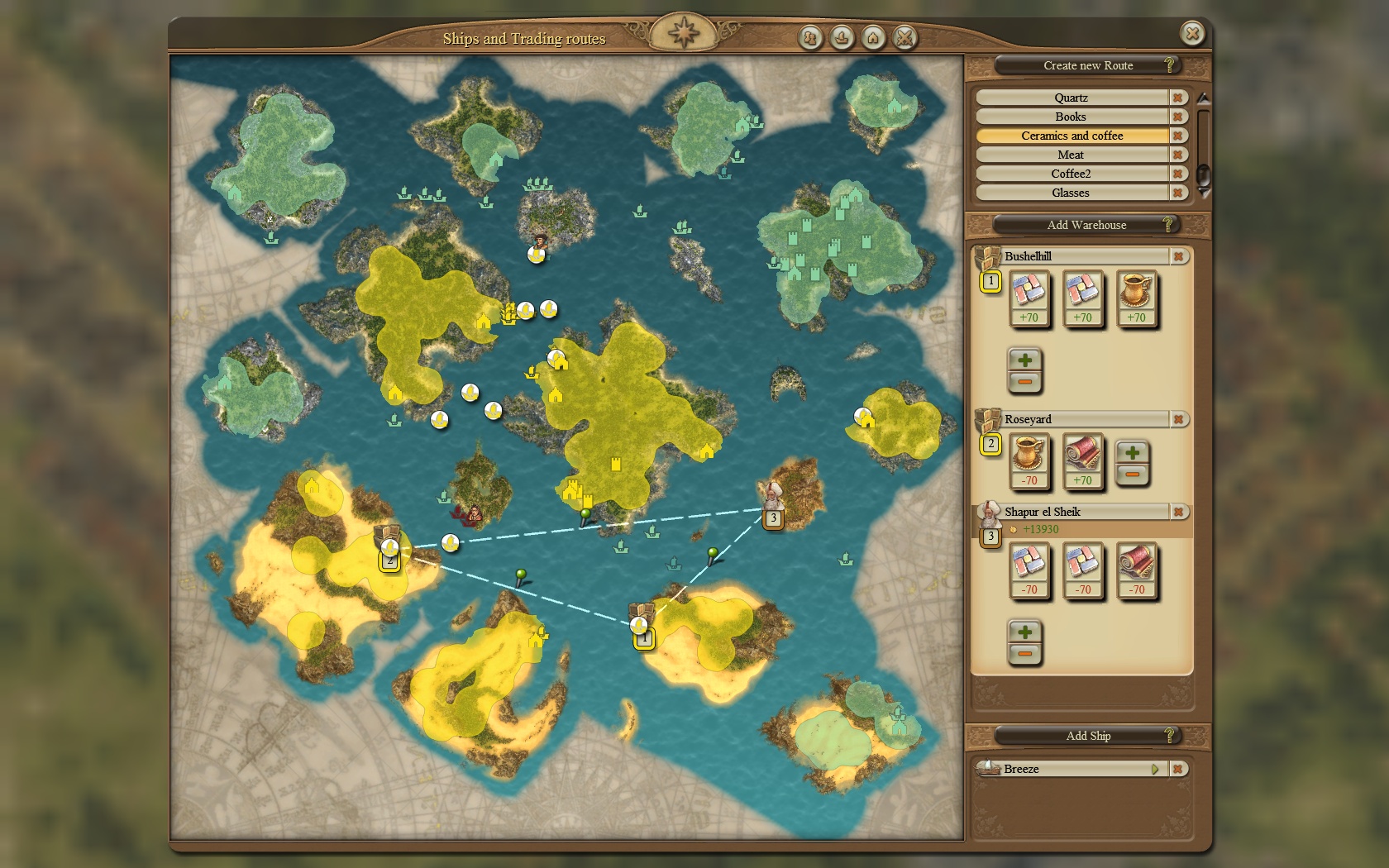
Task: Choose the Meat trade route
Action: tap(1072, 155)
